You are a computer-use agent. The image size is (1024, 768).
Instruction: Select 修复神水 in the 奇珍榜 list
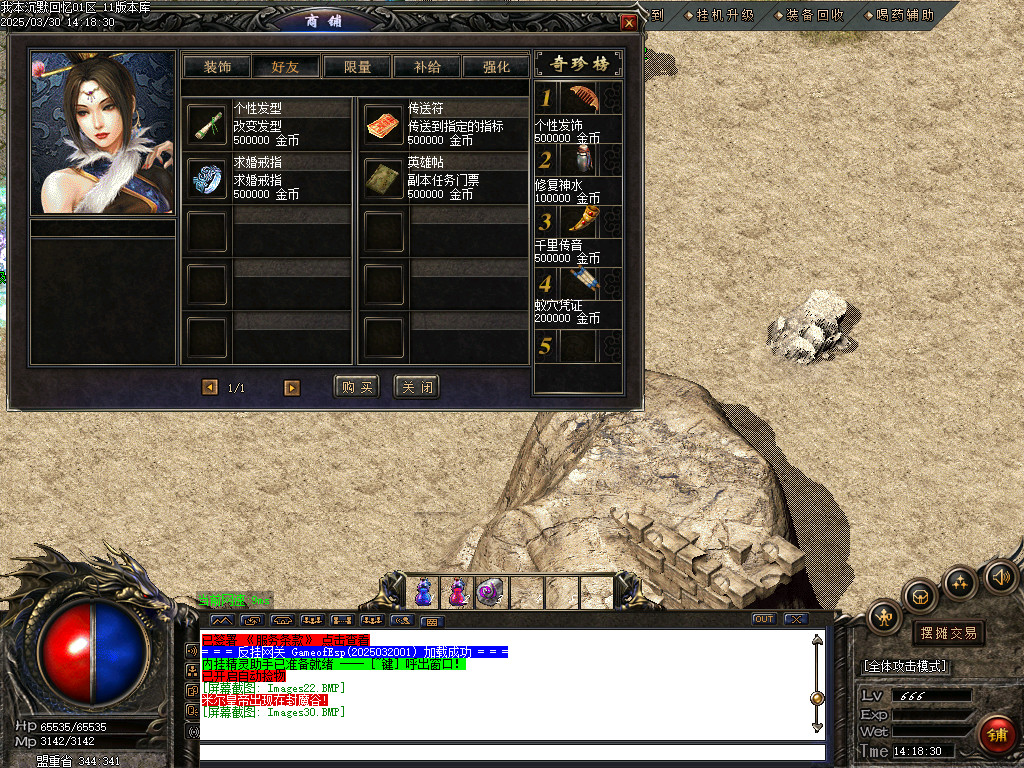[x=582, y=160]
